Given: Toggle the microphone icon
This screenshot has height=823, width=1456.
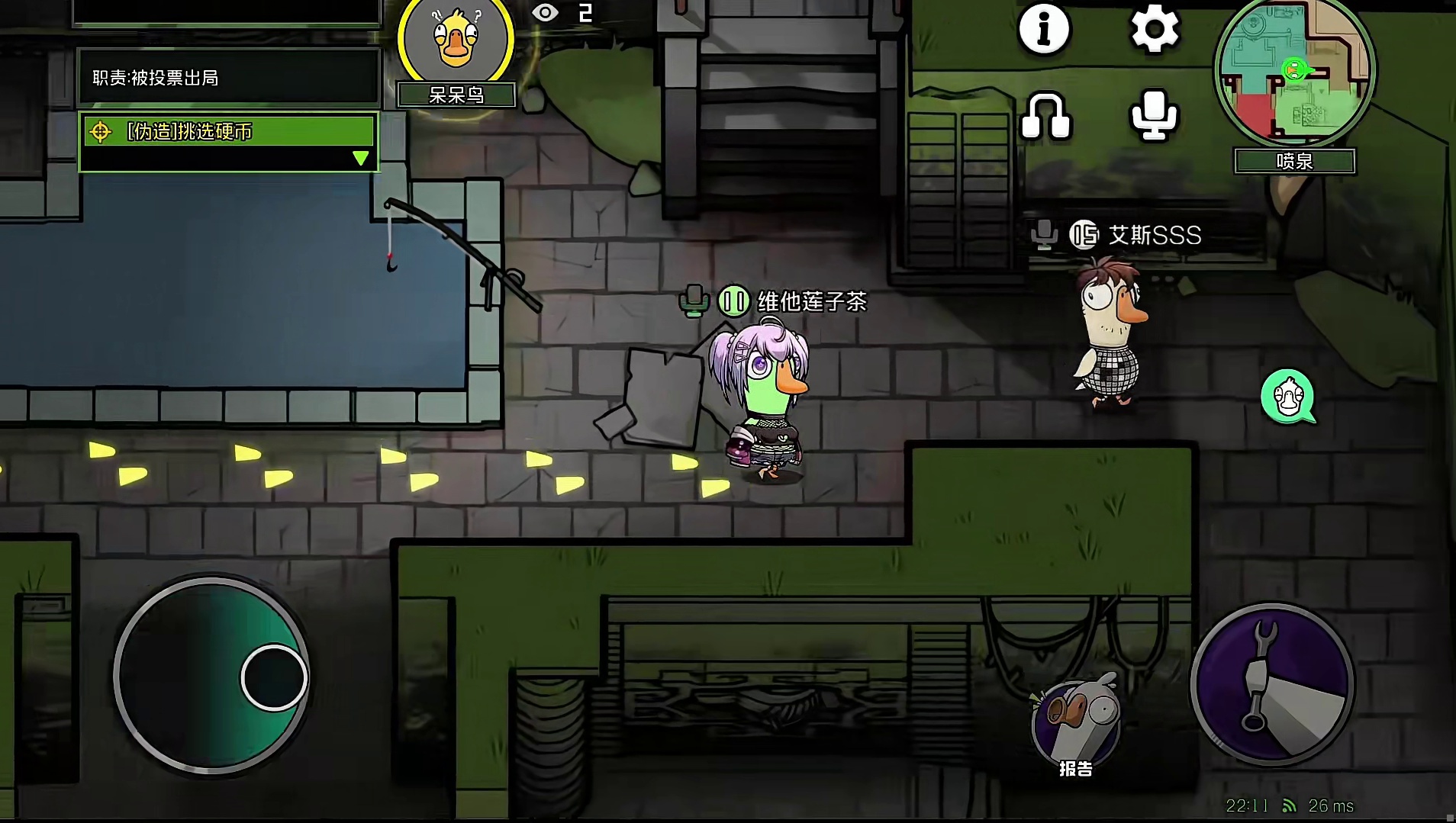Looking at the screenshot, I should click(x=1153, y=115).
